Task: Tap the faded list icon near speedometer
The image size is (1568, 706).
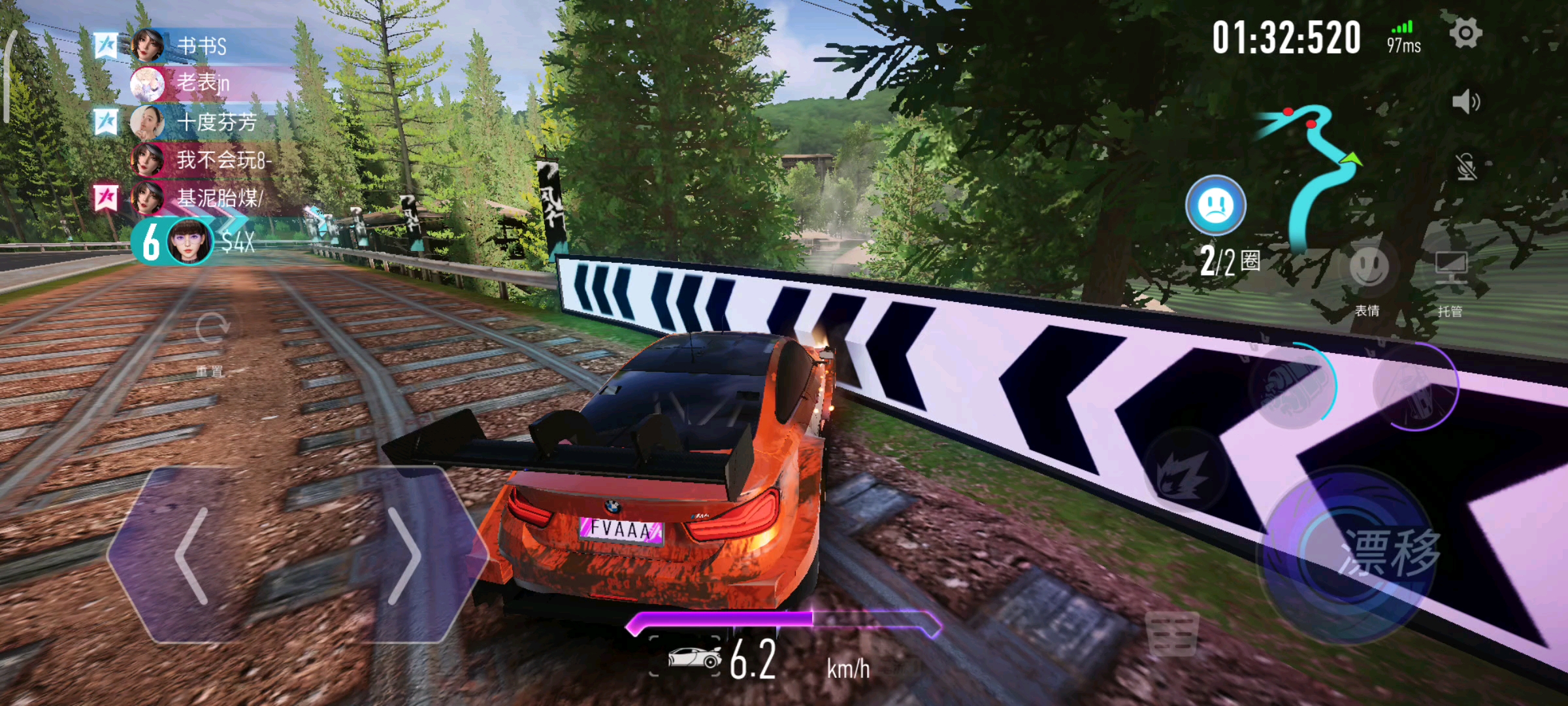Action: (x=1171, y=634)
